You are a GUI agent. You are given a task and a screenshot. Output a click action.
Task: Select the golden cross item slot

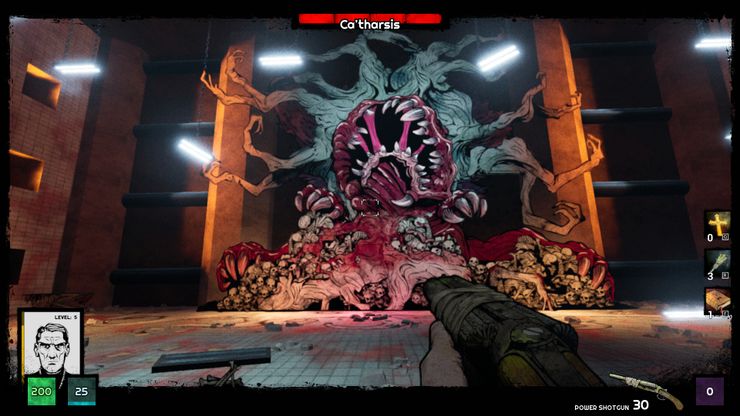718,224
